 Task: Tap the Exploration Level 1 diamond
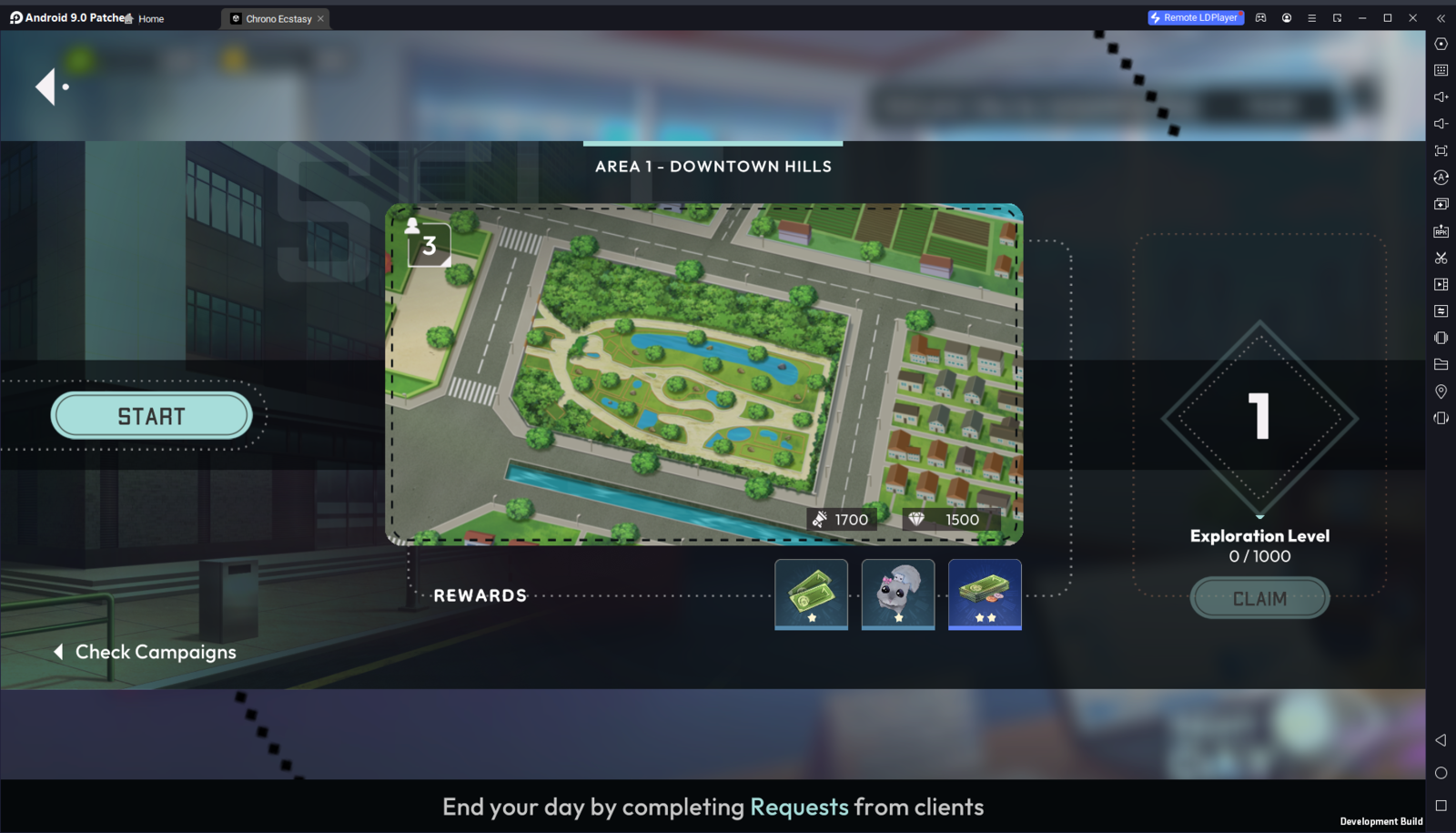[x=1259, y=418]
